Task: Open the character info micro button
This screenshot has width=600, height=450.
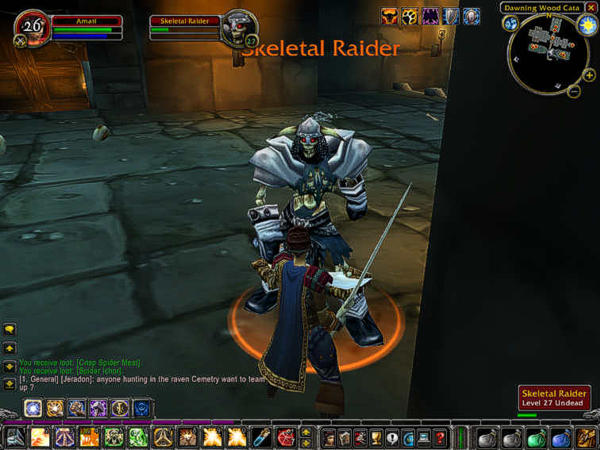Action: [x=327, y=437]
